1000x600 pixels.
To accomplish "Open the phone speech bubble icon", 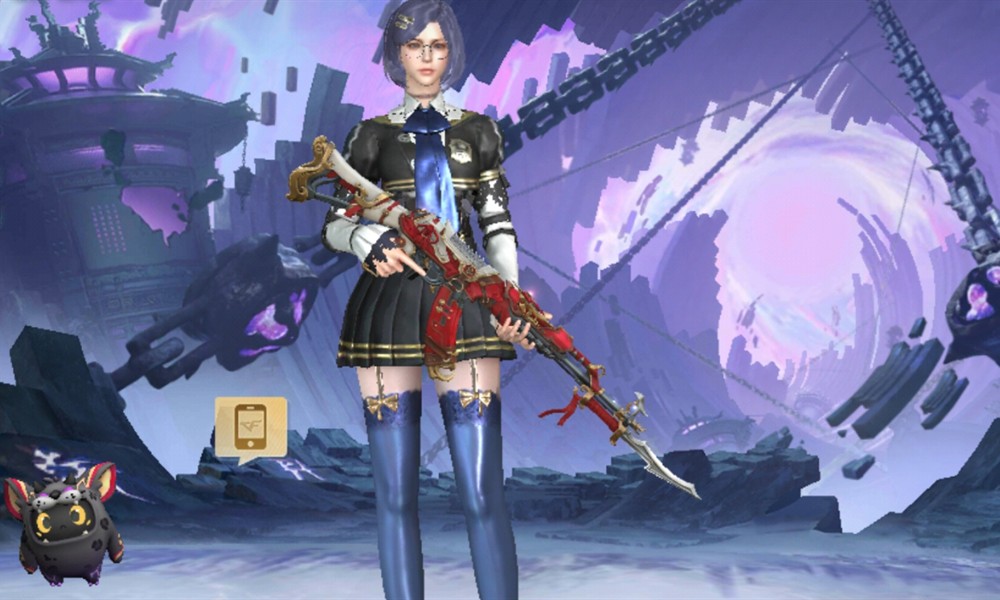I will coord(250,427).
